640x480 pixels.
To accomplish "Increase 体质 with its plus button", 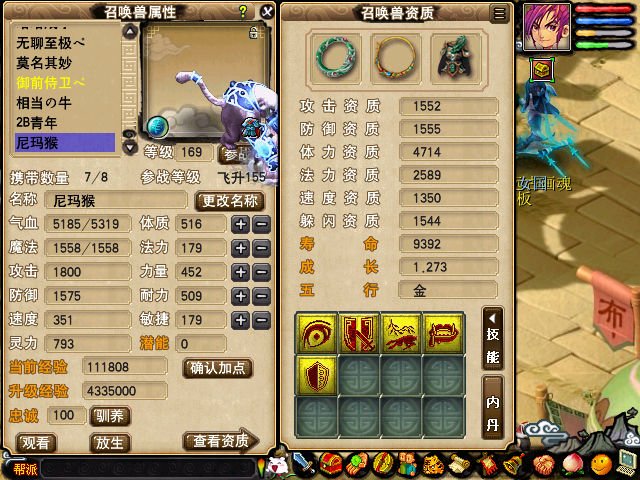I will click(240, 224).
